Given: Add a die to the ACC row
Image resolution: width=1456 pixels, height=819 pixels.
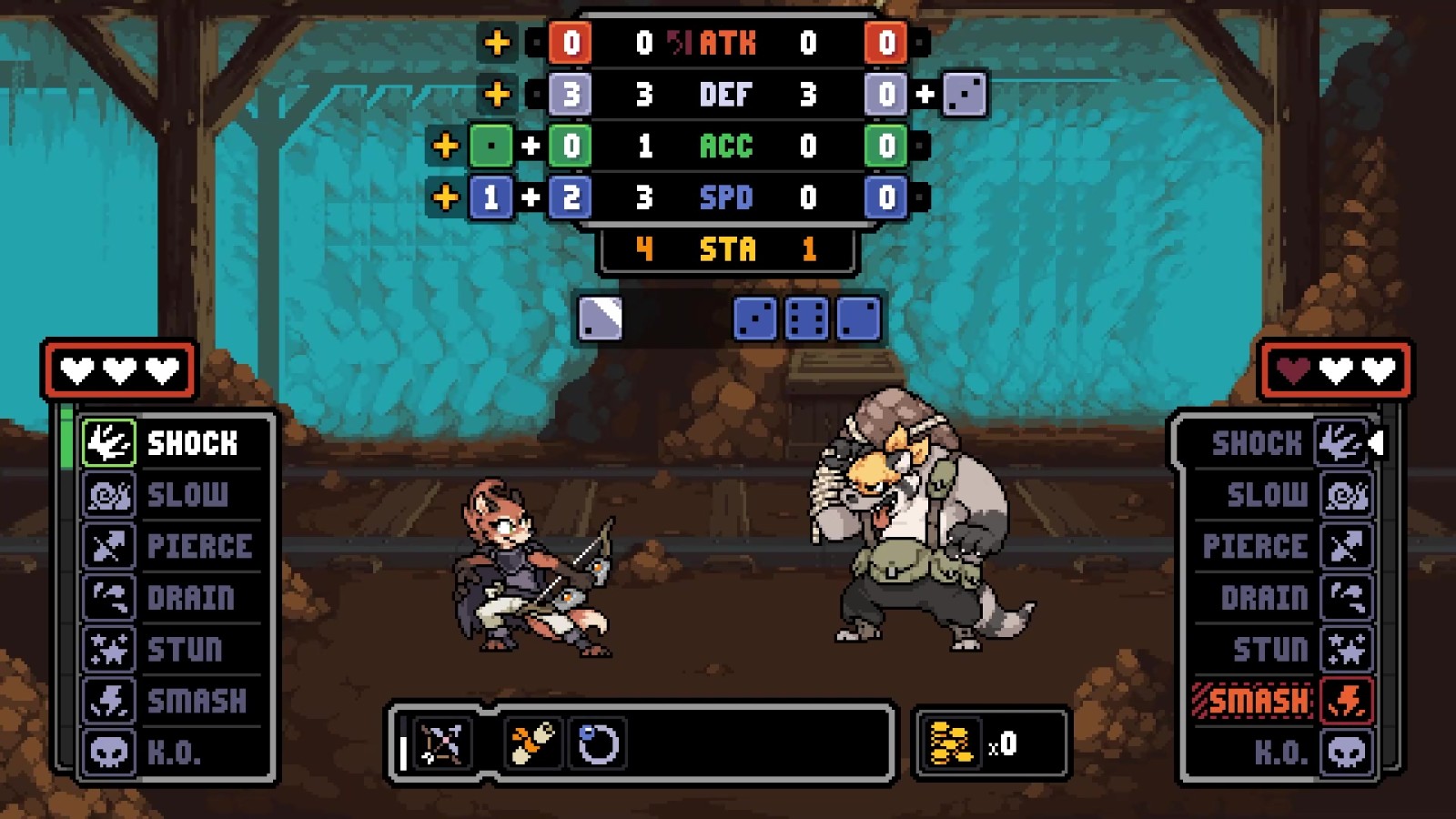Looking at the screenshot, I should tap(445, 146).
